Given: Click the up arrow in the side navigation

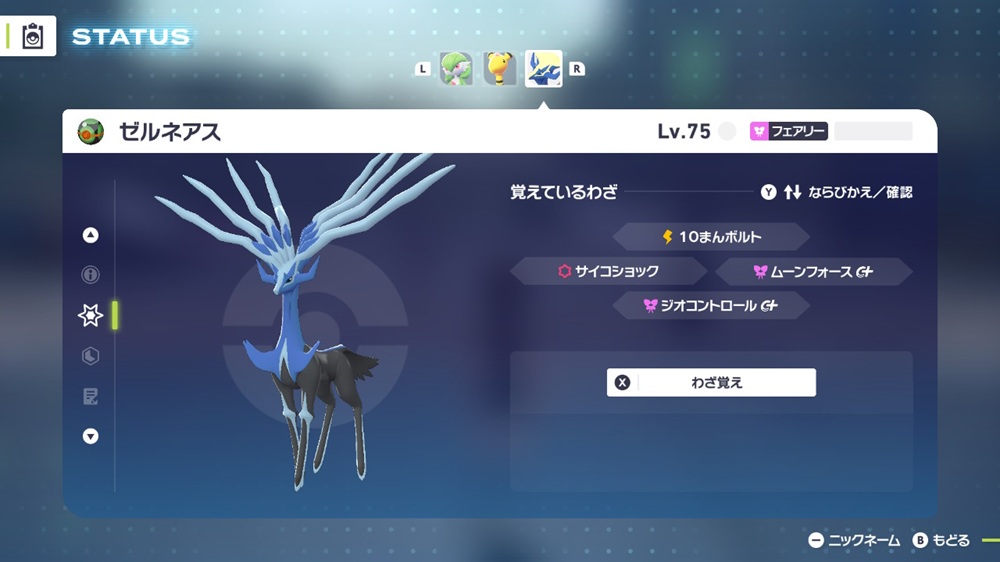Looking at the screenshot, I should coord(91,236).
